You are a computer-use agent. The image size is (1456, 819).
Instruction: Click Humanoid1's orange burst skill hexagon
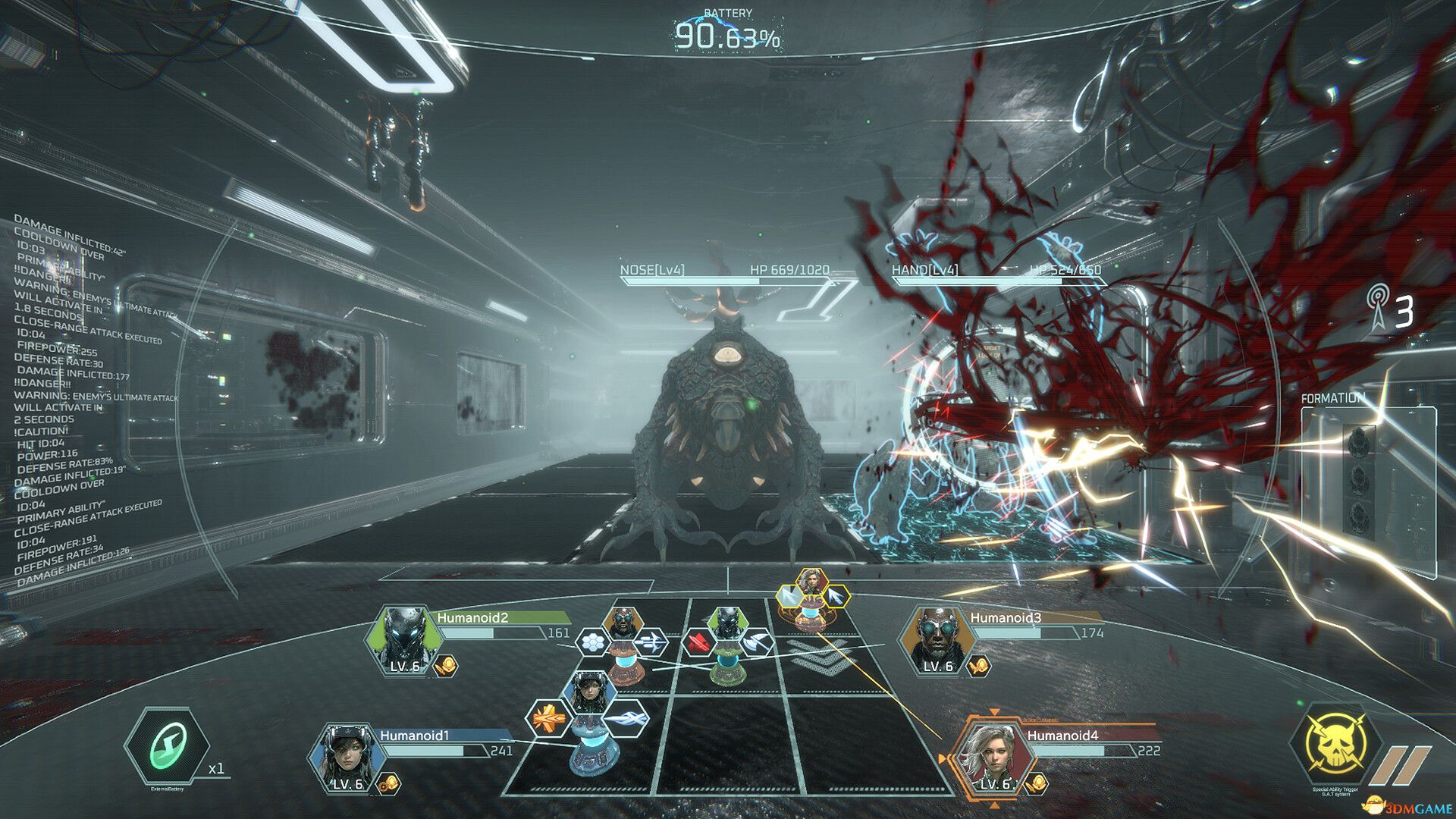(549, 718)
